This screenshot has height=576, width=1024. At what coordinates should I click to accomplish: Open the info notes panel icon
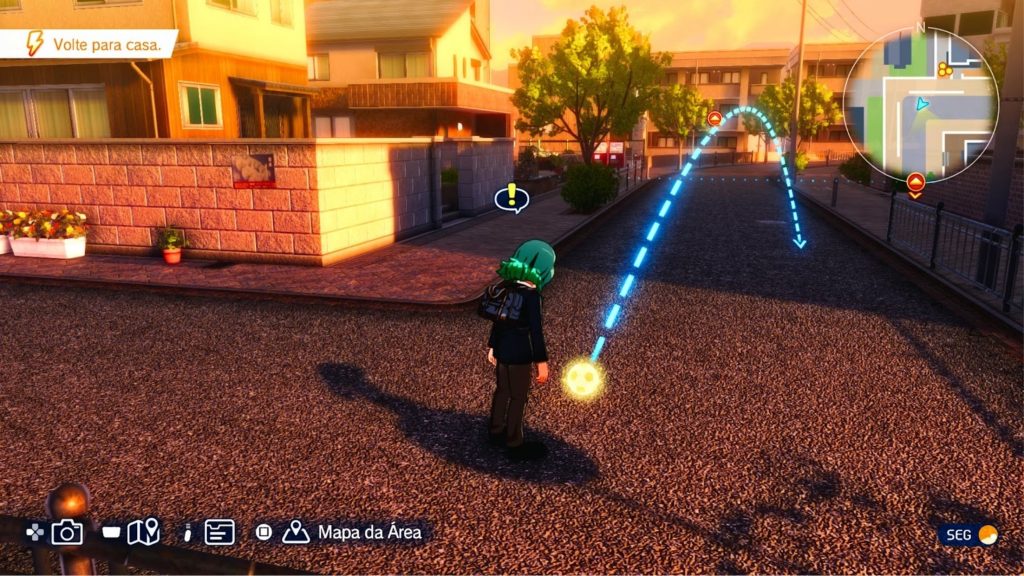pos(220,532)
